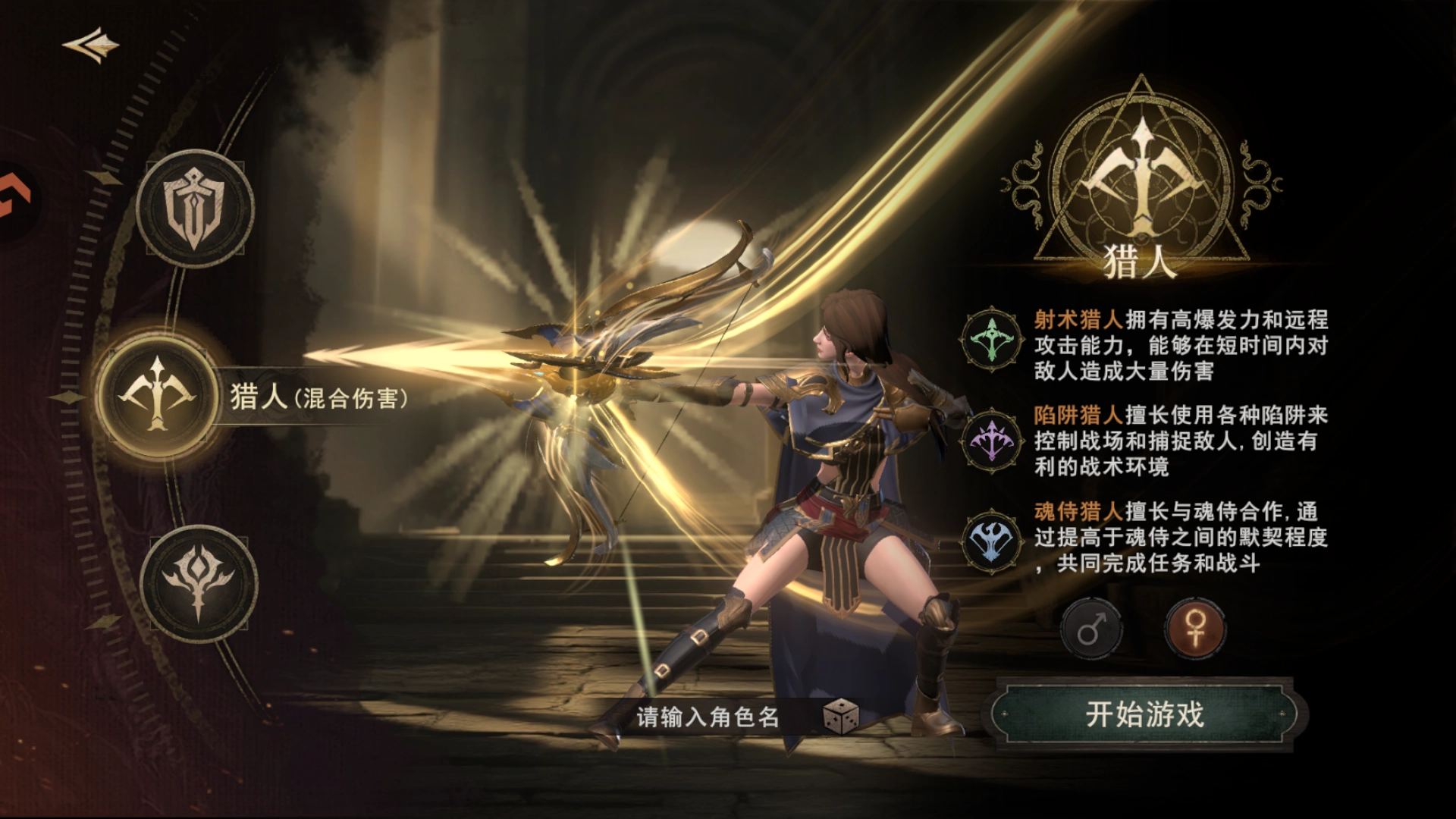The image size is (1456, 819).
Task: Select the shield-and-sword warrior class
Action: [x=195, y=209]
